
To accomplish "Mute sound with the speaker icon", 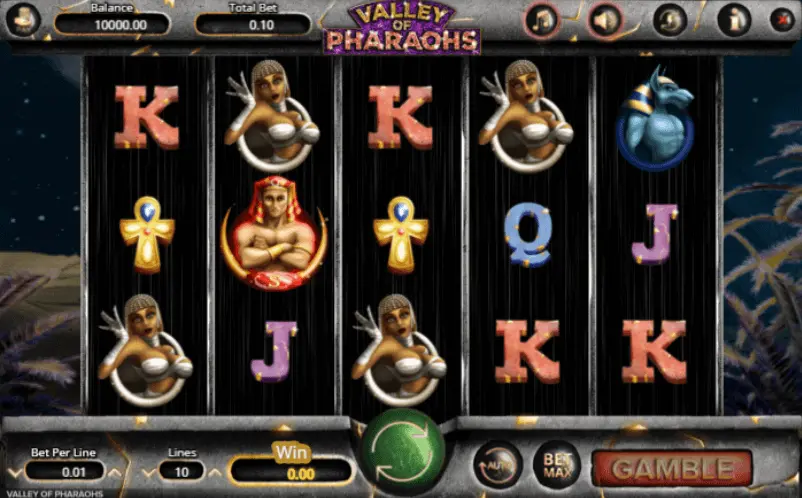I will point(604,19).
